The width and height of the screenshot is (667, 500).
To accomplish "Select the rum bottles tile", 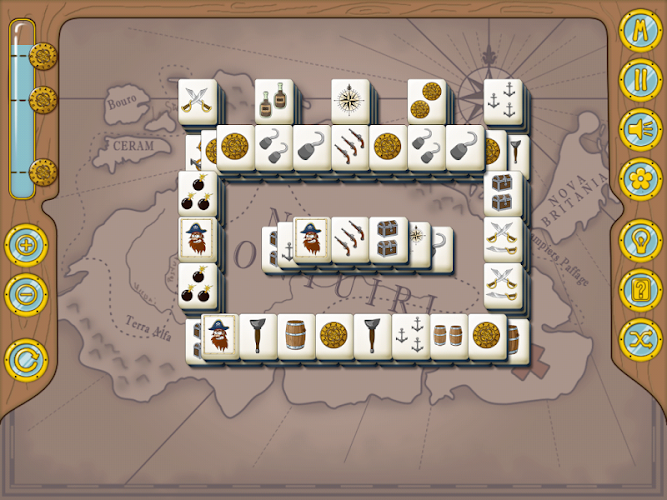I will pos(273,102).
